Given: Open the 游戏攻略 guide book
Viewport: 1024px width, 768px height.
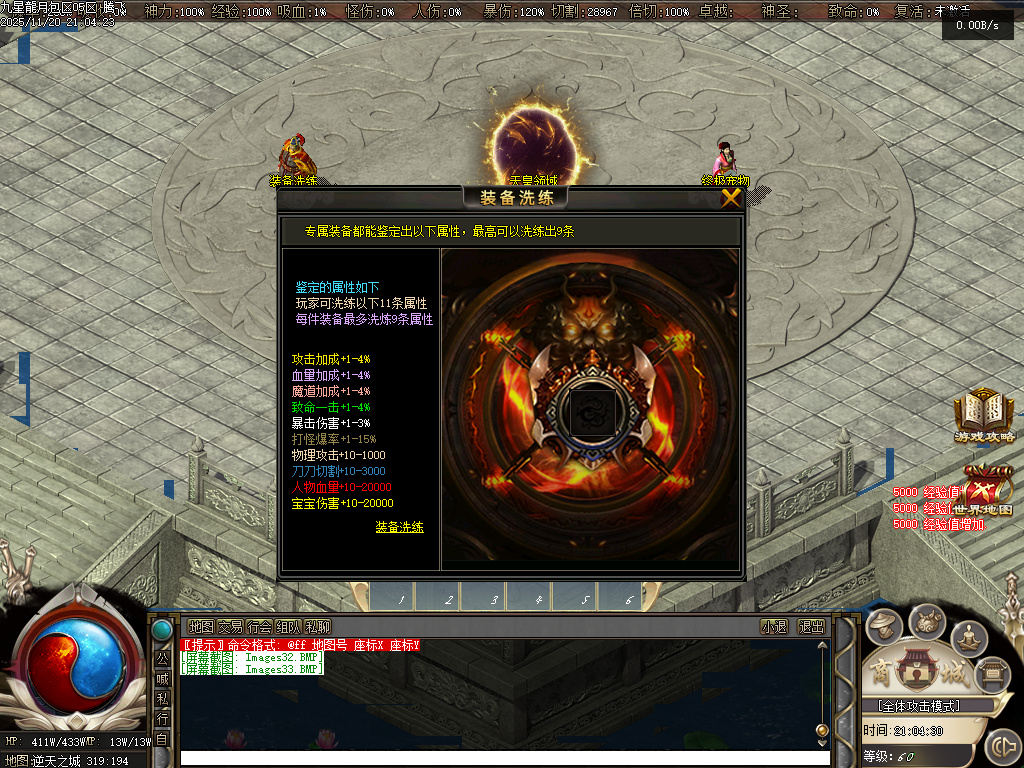Looking at the screenshot, I should (x=983, y=416).
